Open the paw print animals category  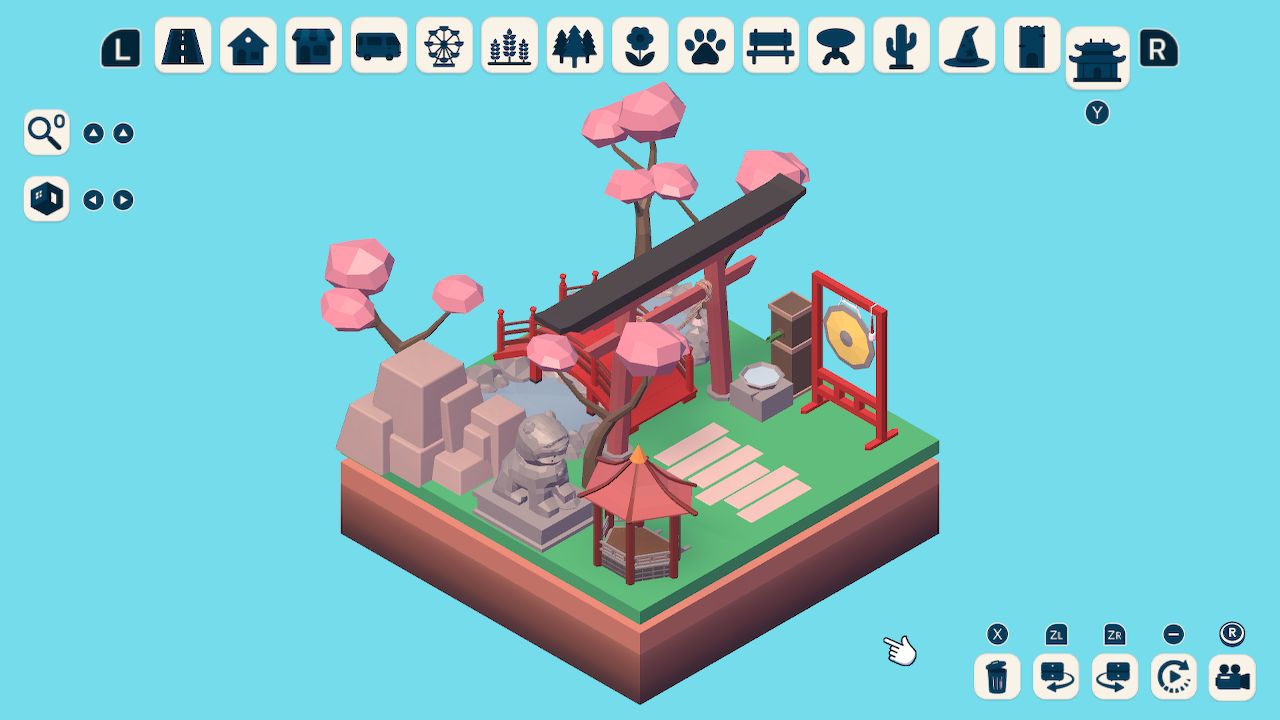(704, 45)
